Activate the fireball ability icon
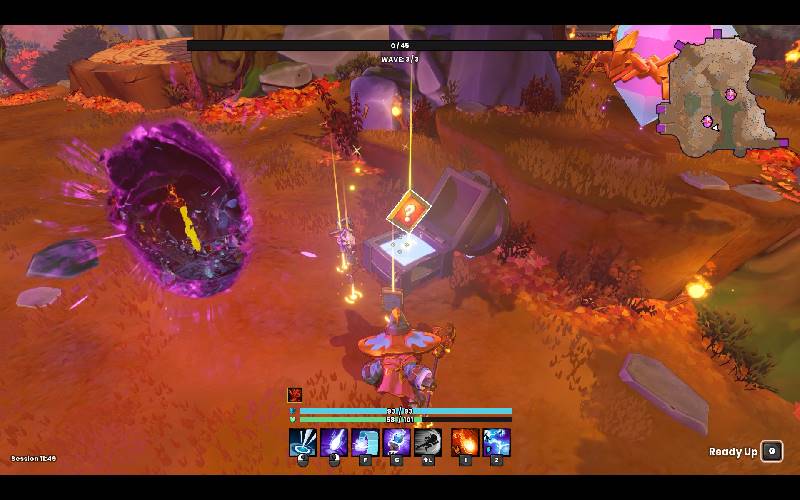The height and width of the screenshot is (500, 800). click(465, 442)
